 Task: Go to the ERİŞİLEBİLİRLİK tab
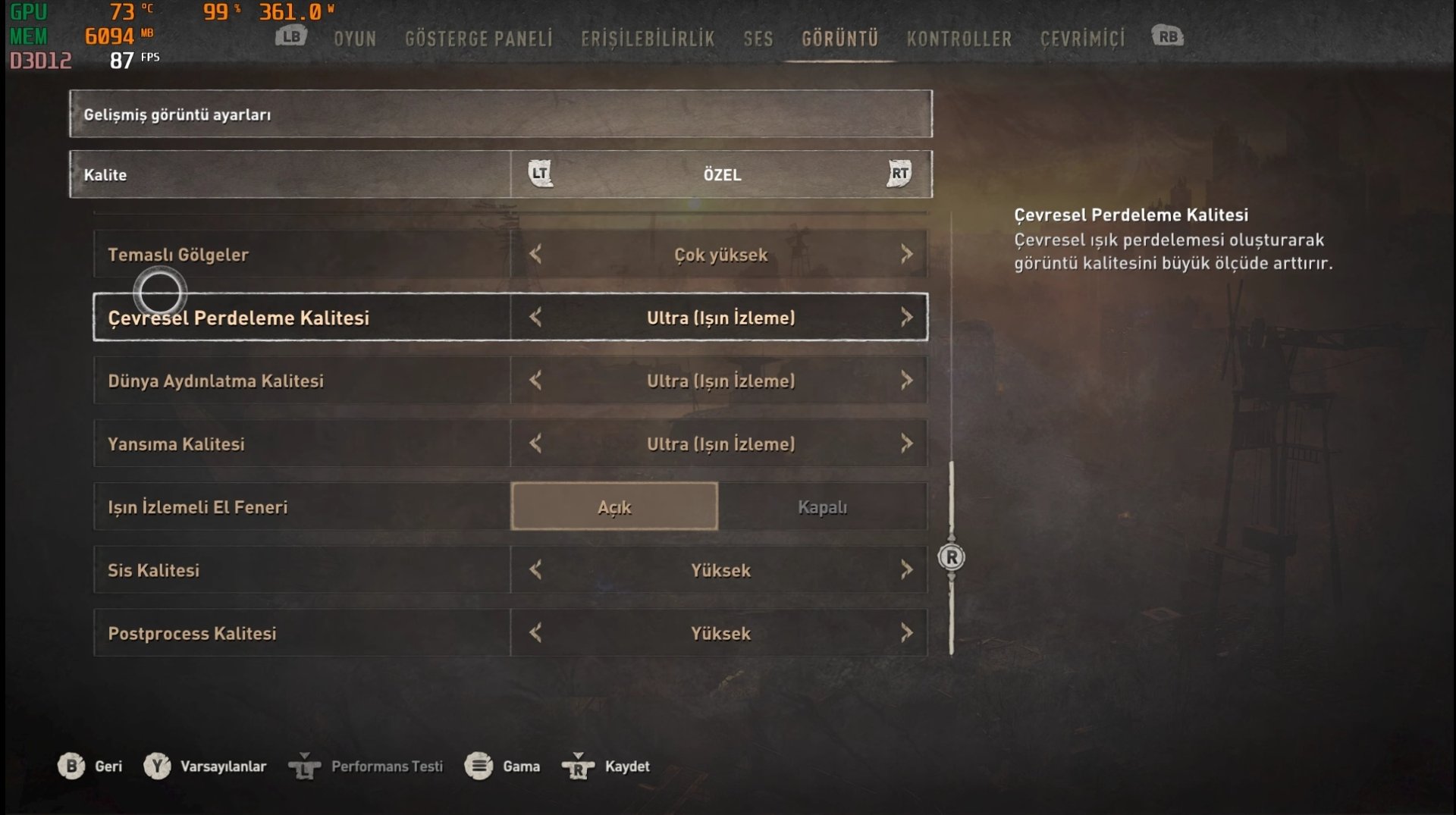click(x=648, y=39)
